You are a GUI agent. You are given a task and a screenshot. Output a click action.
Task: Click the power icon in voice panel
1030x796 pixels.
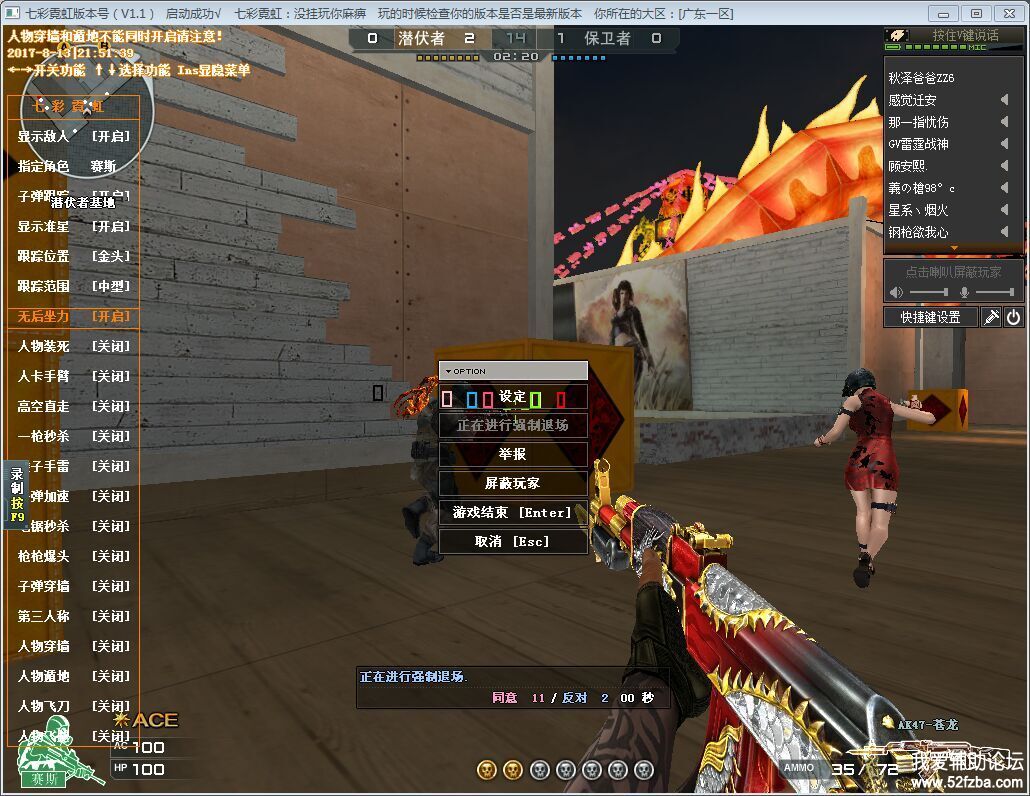(x=1013, y=317)
